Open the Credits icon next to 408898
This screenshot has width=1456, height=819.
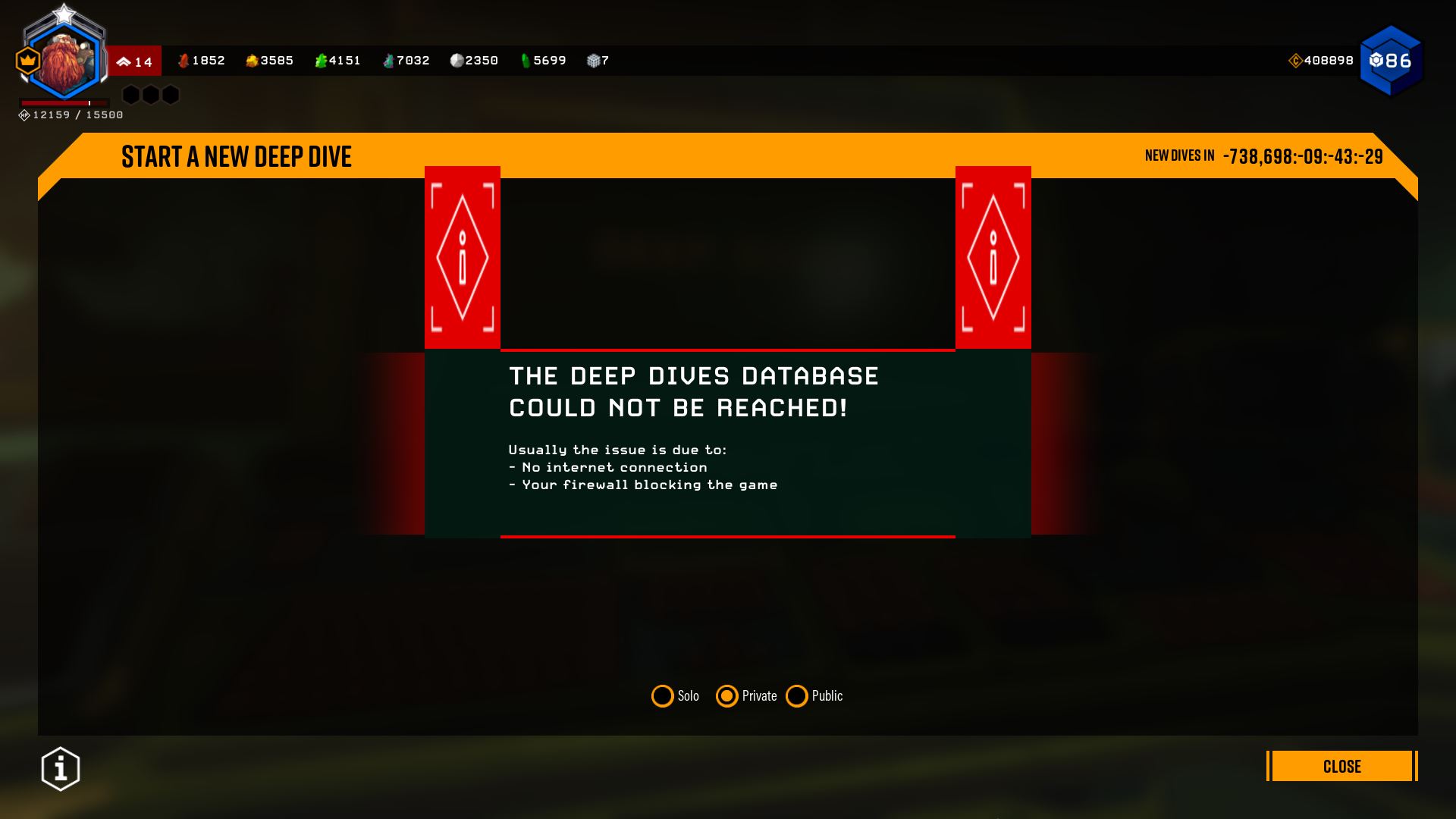(1294, 59)
